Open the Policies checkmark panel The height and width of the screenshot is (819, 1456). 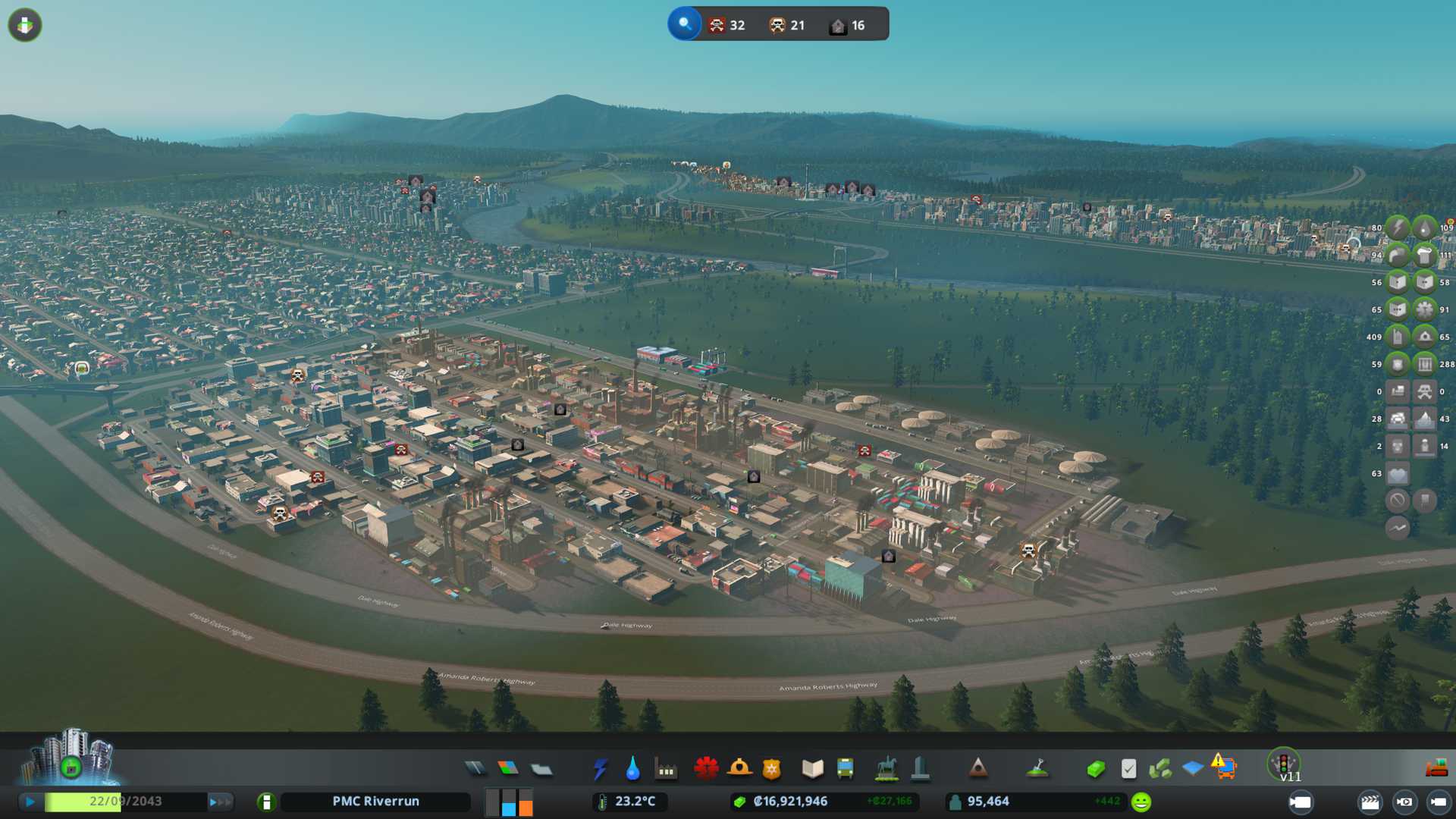[x=1128, y=769]
